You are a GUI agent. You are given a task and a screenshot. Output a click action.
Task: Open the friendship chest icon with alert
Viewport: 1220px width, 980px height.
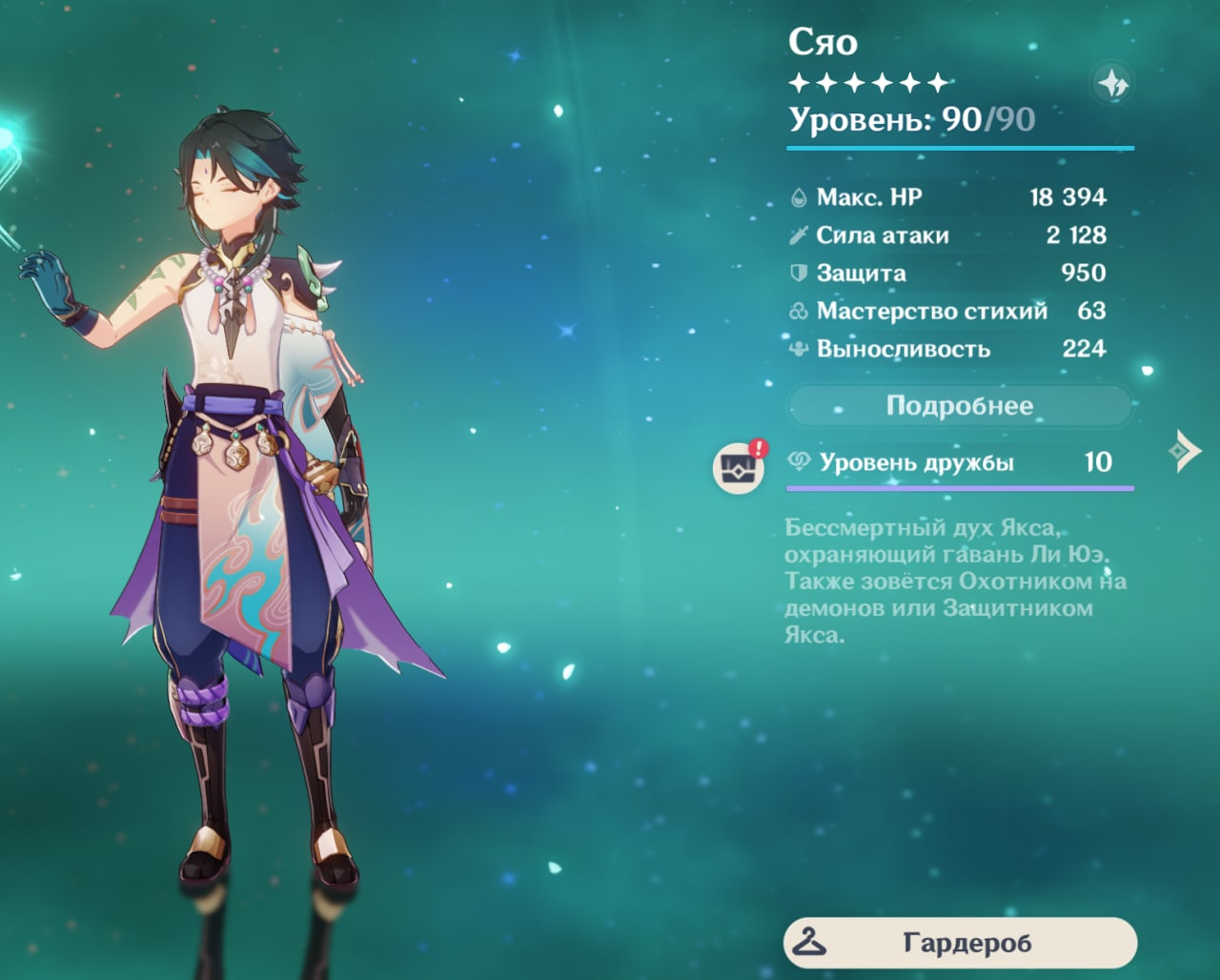tap(739, 467)
